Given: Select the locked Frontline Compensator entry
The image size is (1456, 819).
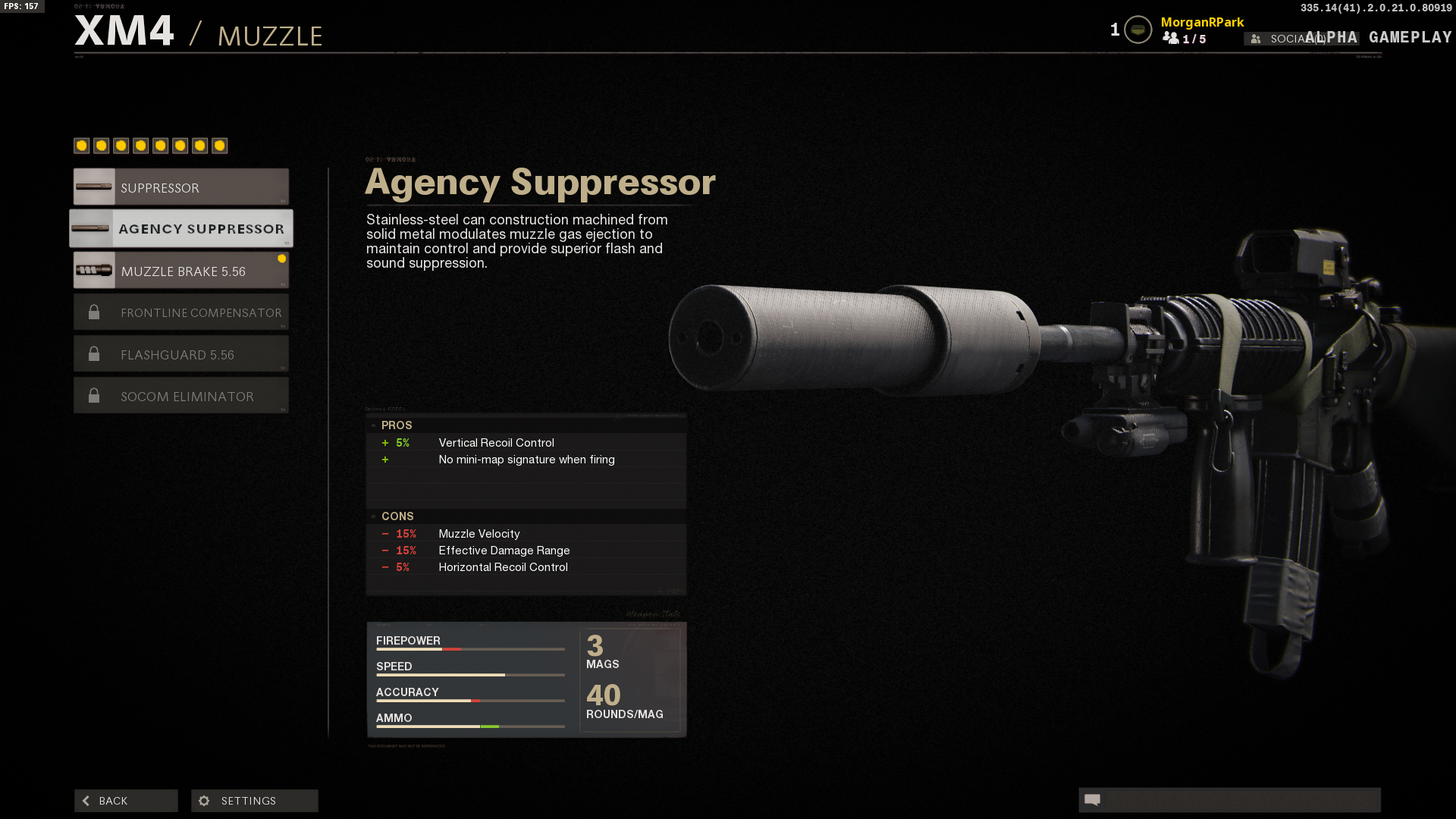Looking at the screenshot, I should click(x=181, y=312).
